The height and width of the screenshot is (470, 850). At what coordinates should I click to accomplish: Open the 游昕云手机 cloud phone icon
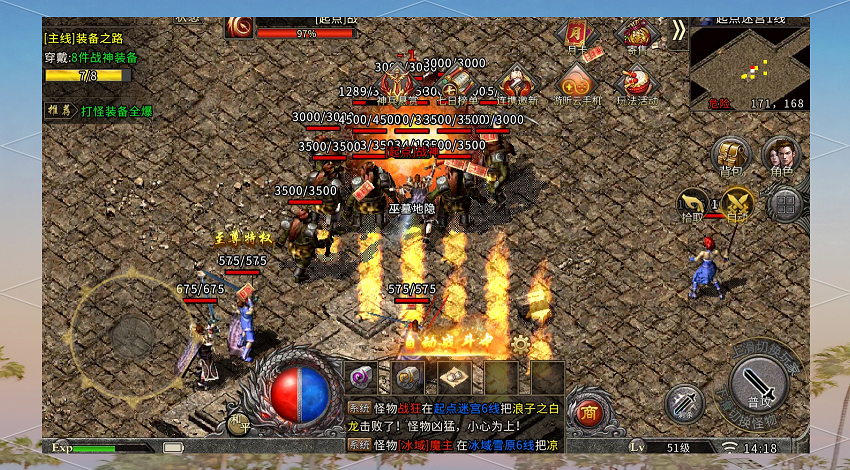(577, 84)
